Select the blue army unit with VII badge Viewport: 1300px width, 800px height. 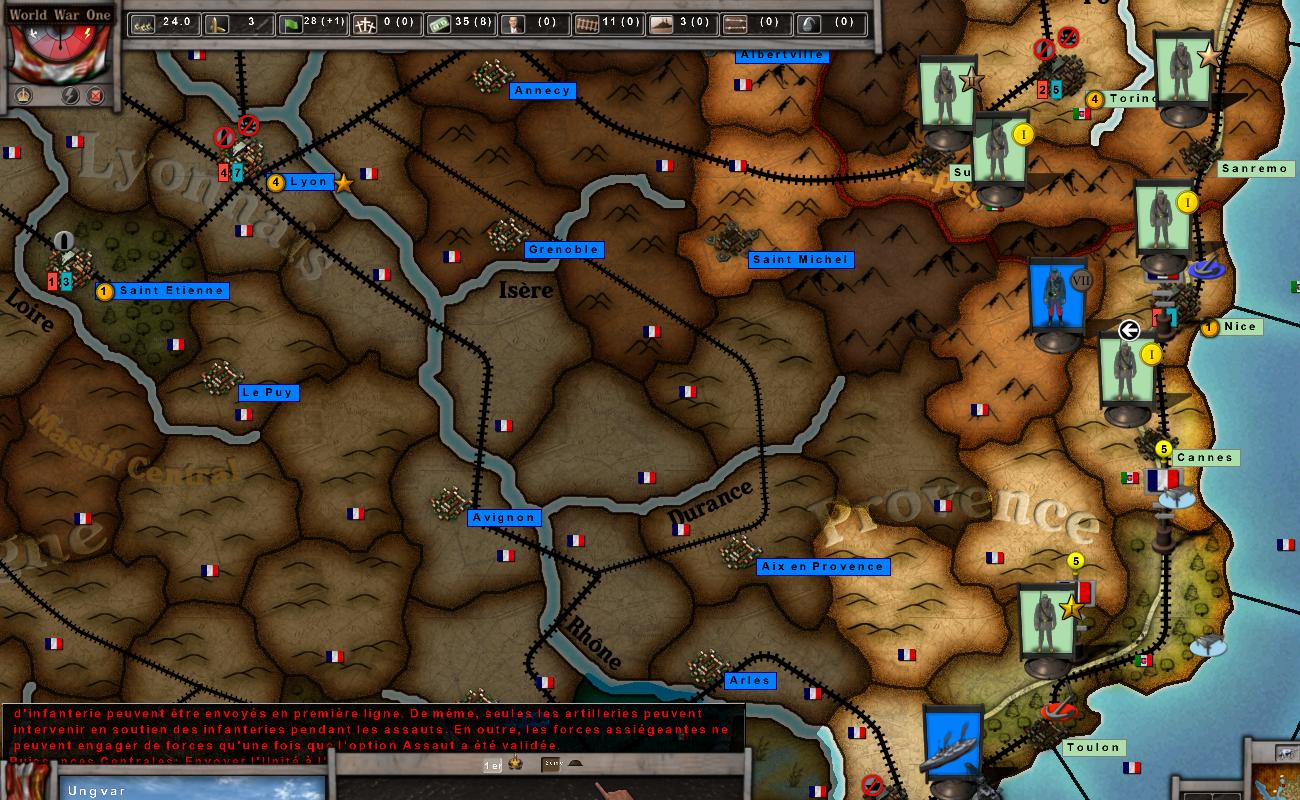(1057, 297)
